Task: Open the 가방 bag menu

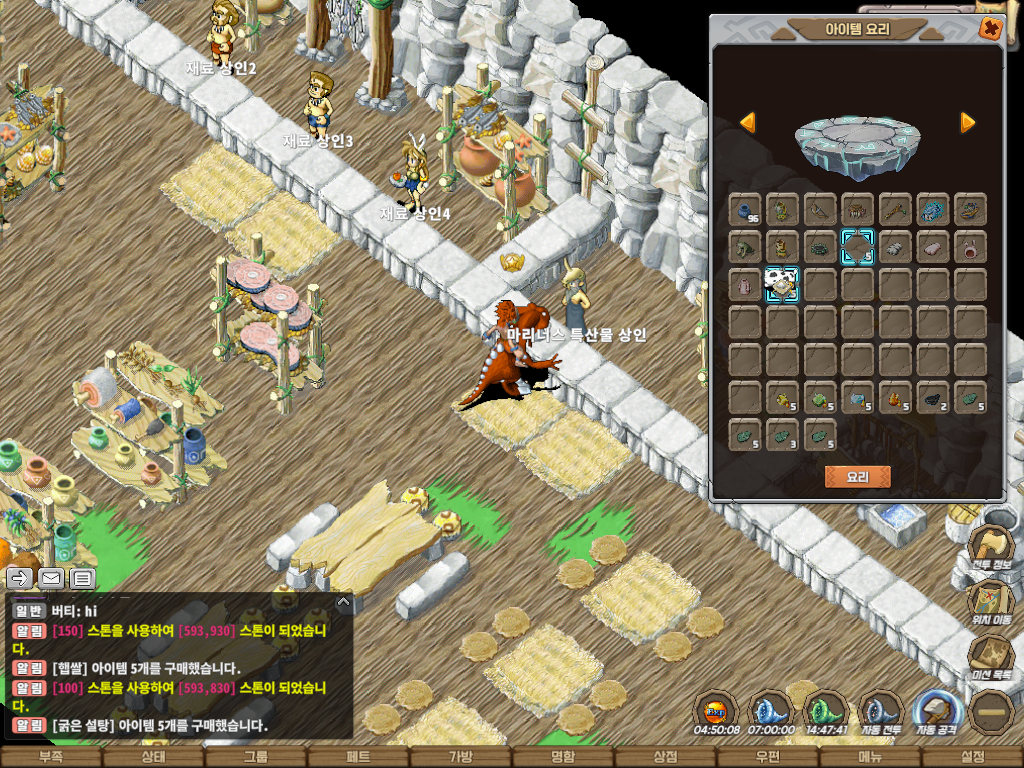Action: point(460,757)
